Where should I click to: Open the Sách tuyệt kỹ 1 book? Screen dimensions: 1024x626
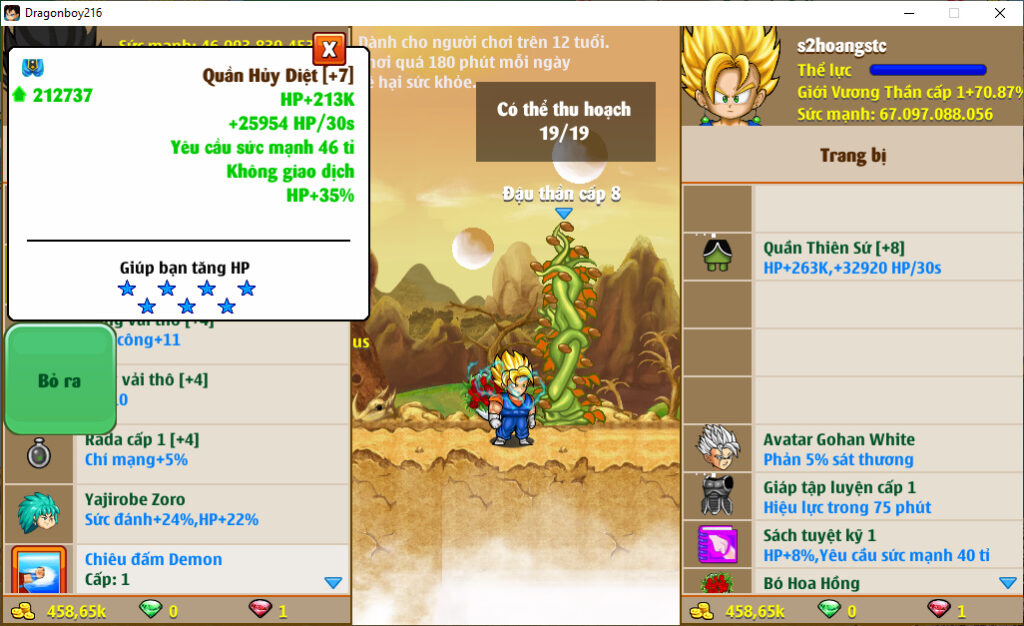tap(852, 545)
